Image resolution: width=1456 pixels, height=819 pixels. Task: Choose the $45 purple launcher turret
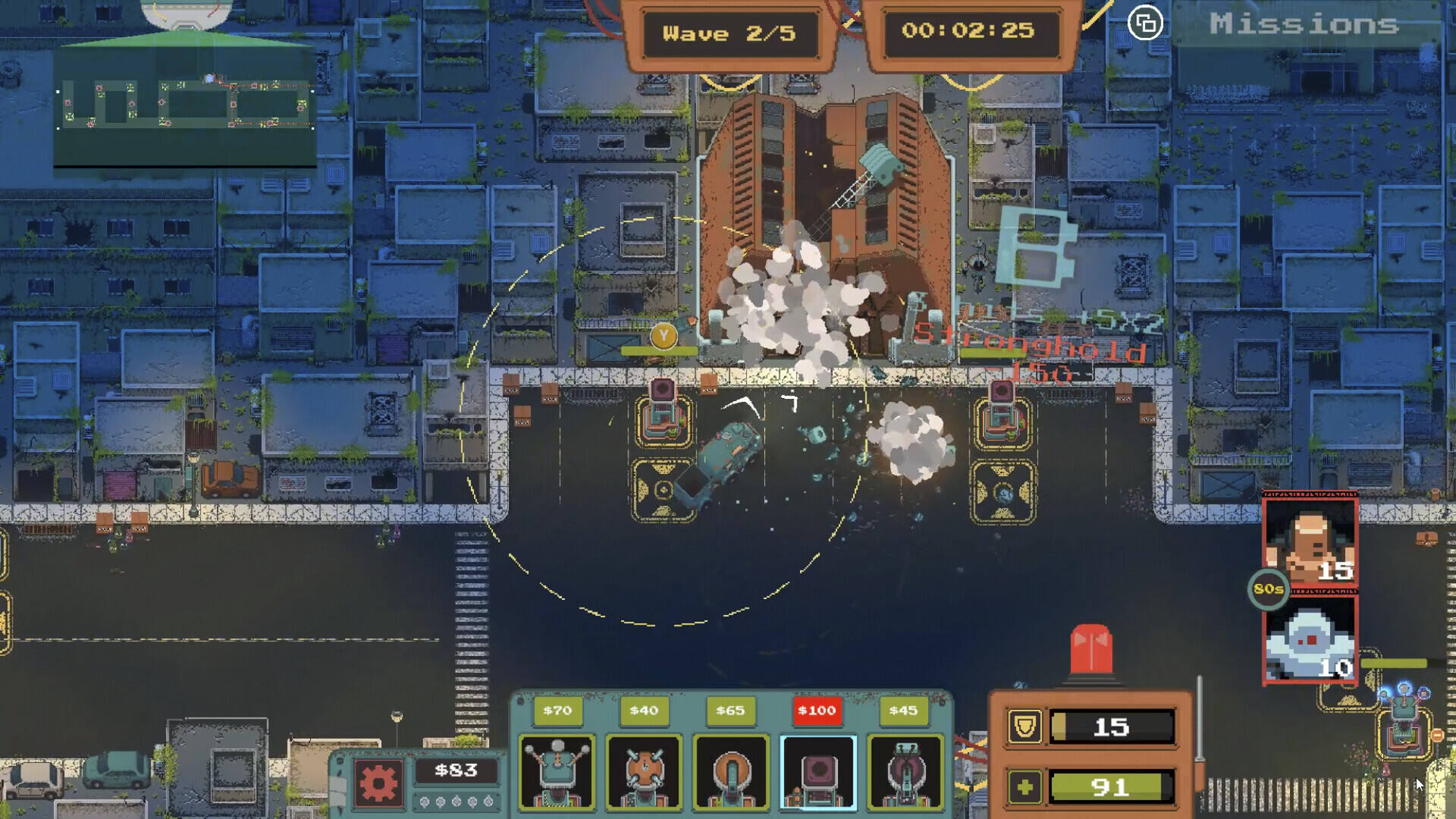905,771
